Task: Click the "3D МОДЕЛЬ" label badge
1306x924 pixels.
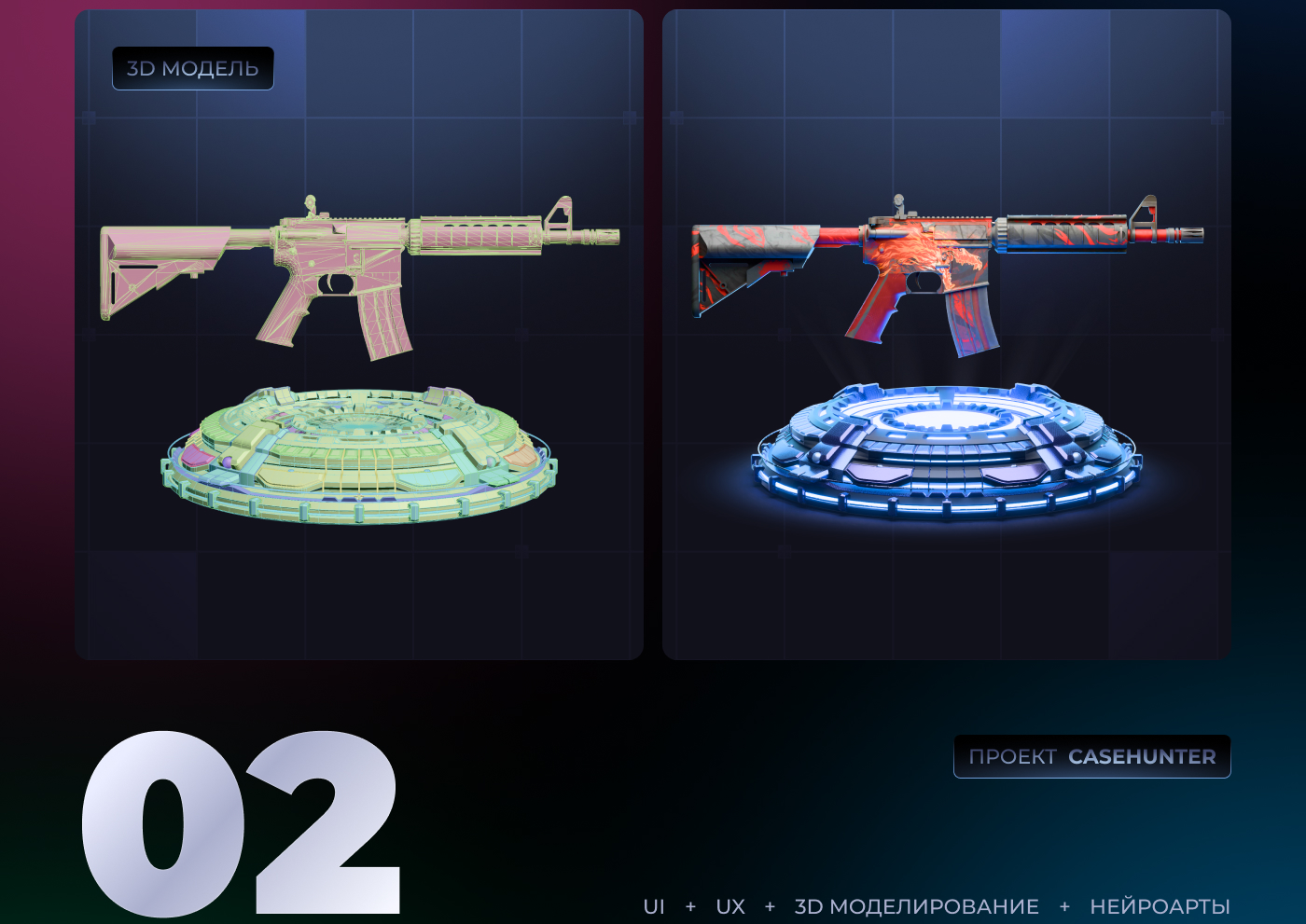Action: pyautogui.click(x=193, y=69)
